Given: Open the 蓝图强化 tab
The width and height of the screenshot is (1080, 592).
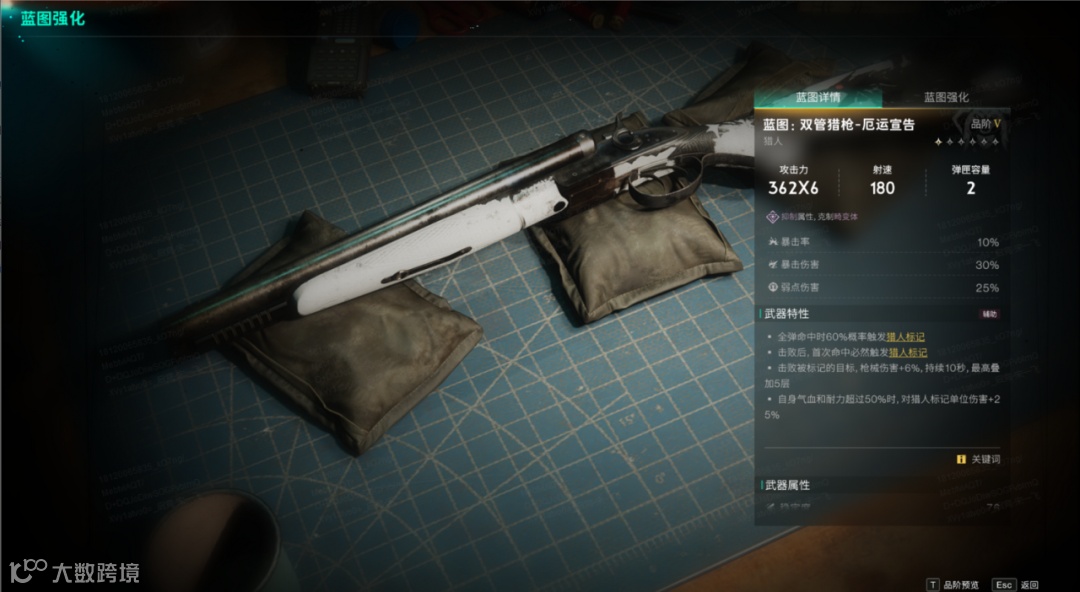Looking at the screenshot, I should (x=945, y=98).
